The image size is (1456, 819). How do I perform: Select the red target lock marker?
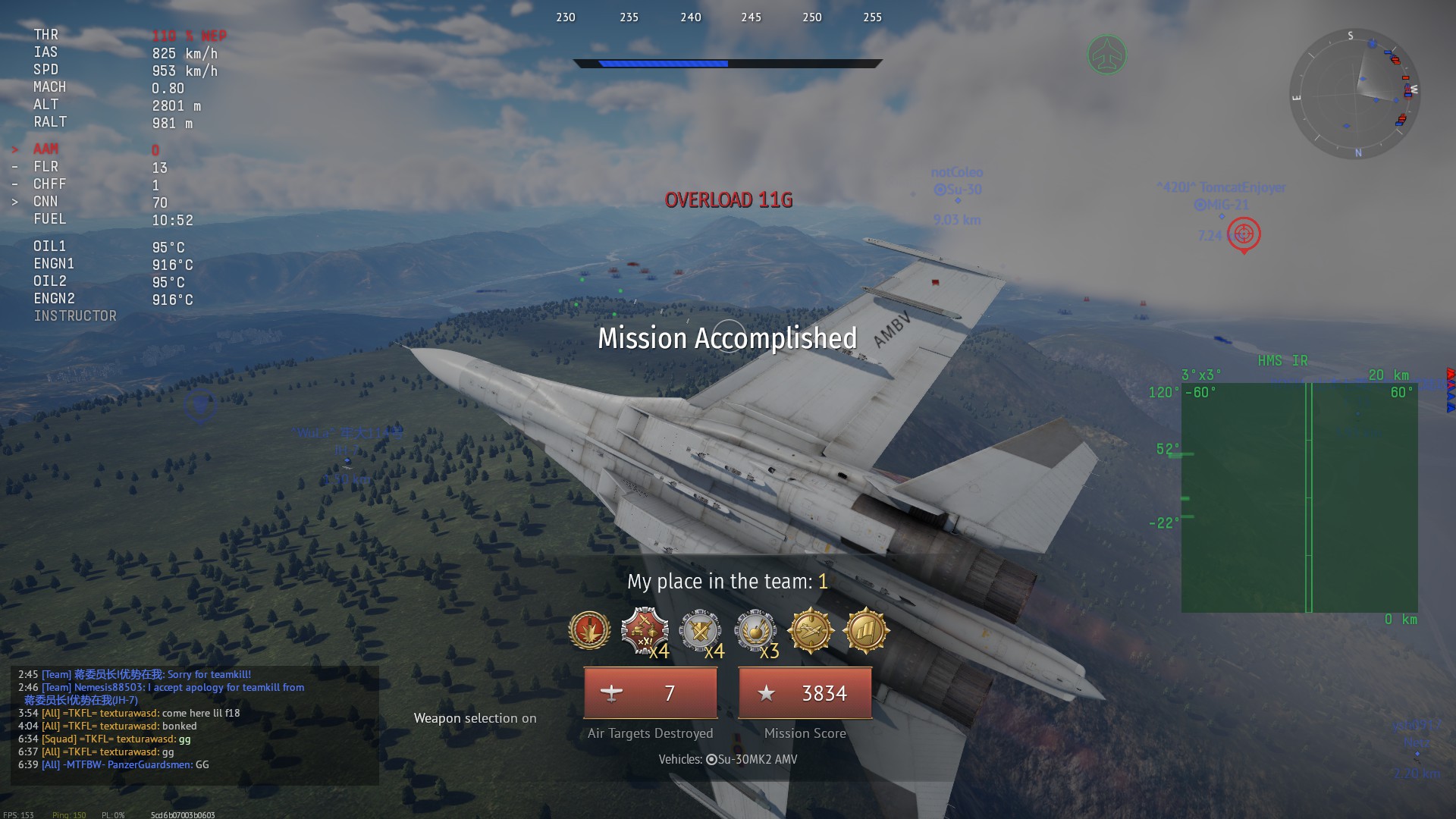click(1244, 234)
